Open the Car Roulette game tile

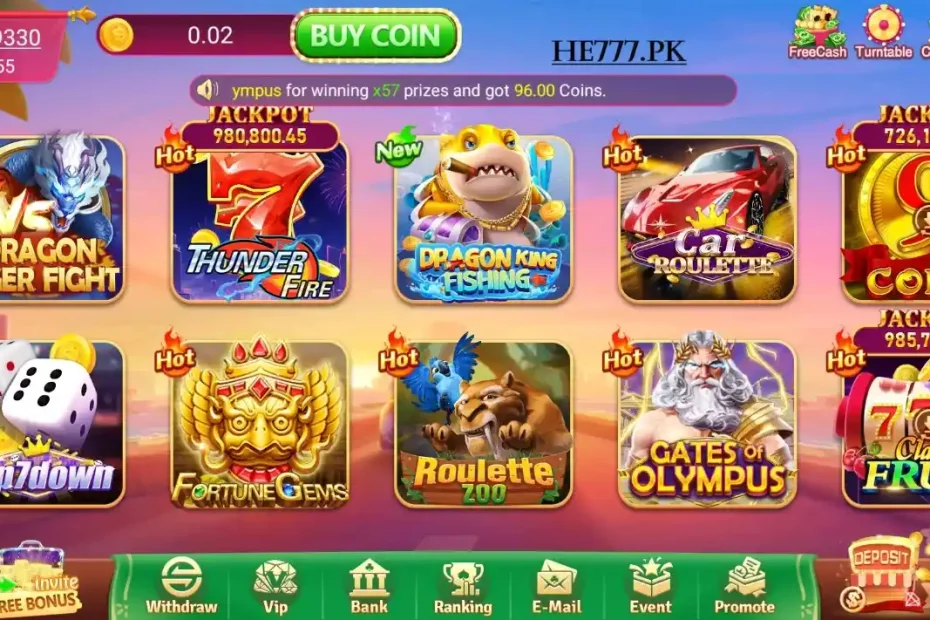(708, 220)
